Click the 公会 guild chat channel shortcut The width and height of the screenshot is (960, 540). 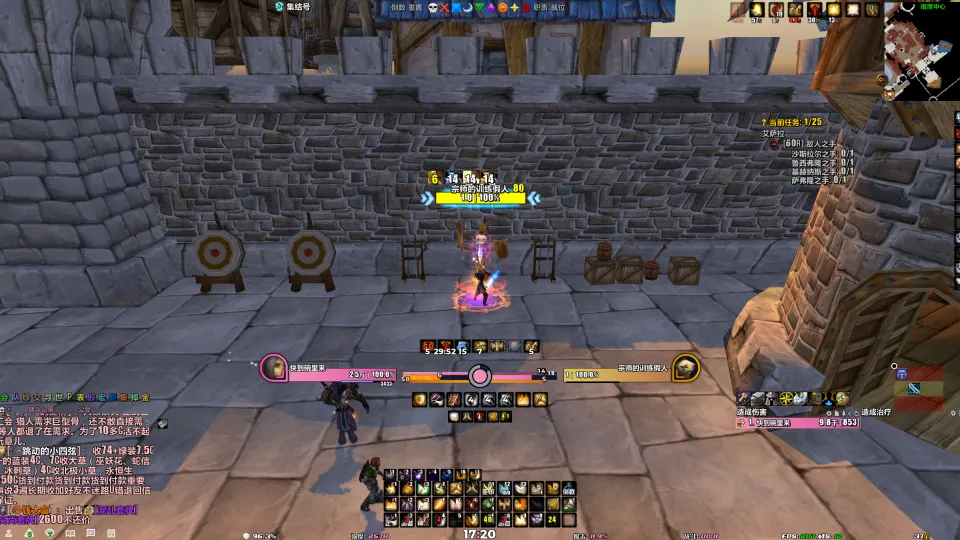pyautogui.click(x=5, y=398)
